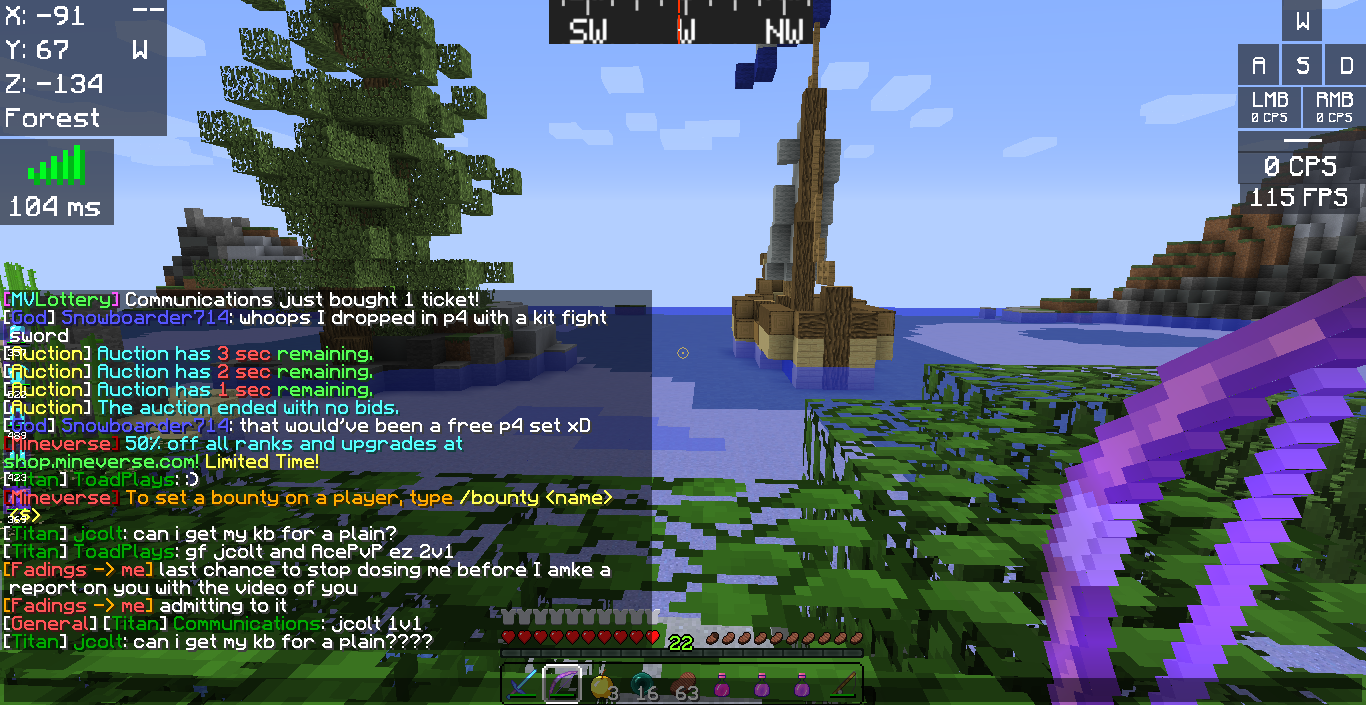Screen dimensions: 1366x705
Task: Select the fishing rod hotbar slot
Action: click(842, 685)
